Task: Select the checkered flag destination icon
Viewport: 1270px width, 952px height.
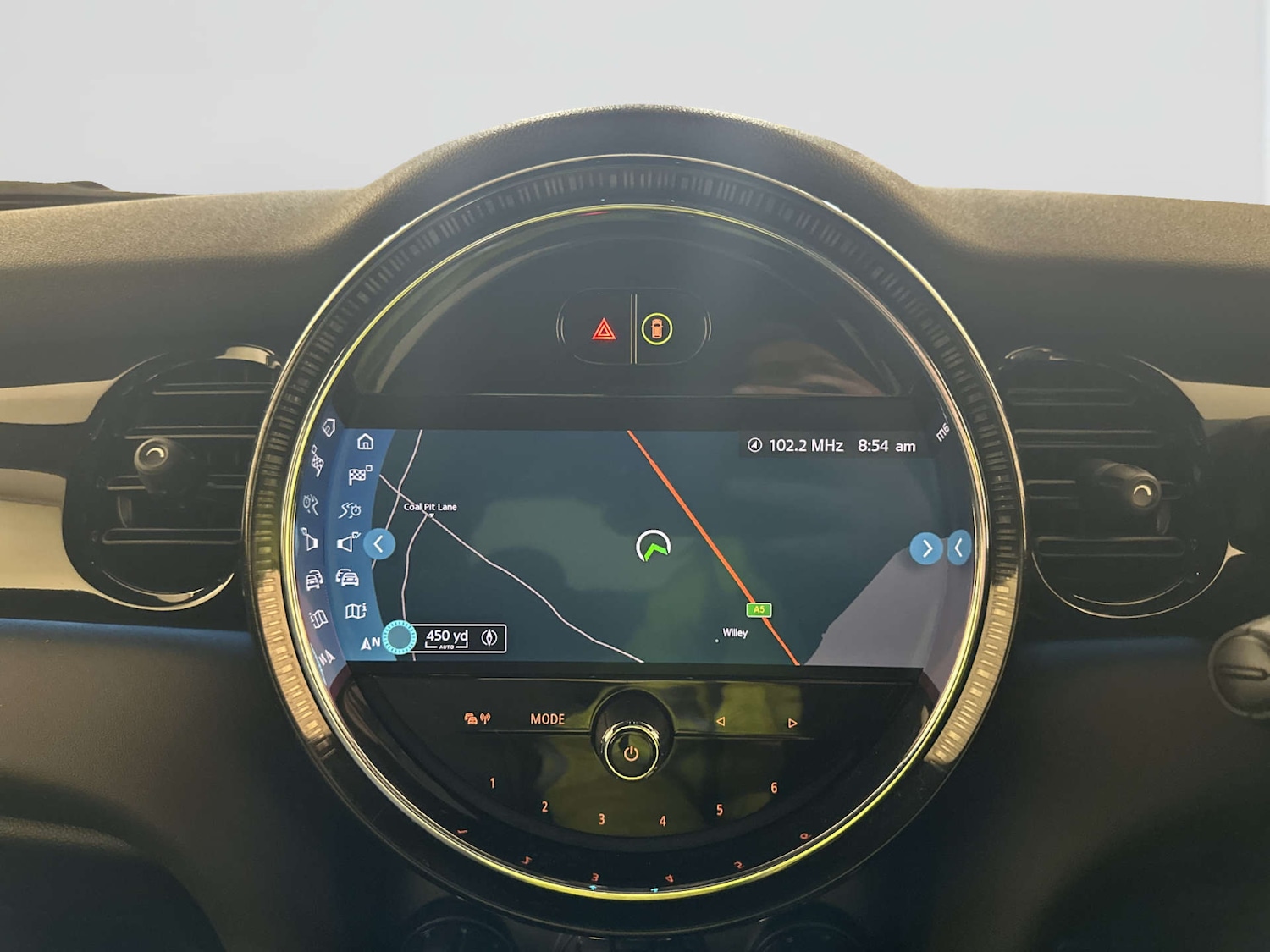Action: (x=359, y=475)
